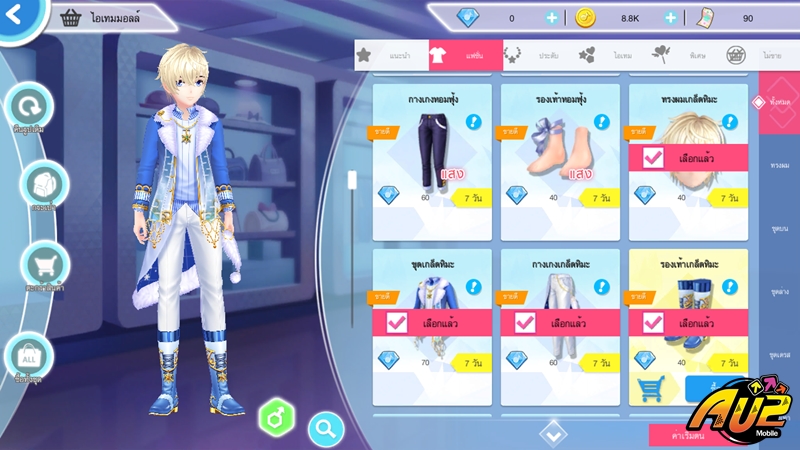This screenshot has height=450, width=800.
Task: Deselect the ชุดเกล็ดหิมะ outfit checkbox
Action: 396,323
